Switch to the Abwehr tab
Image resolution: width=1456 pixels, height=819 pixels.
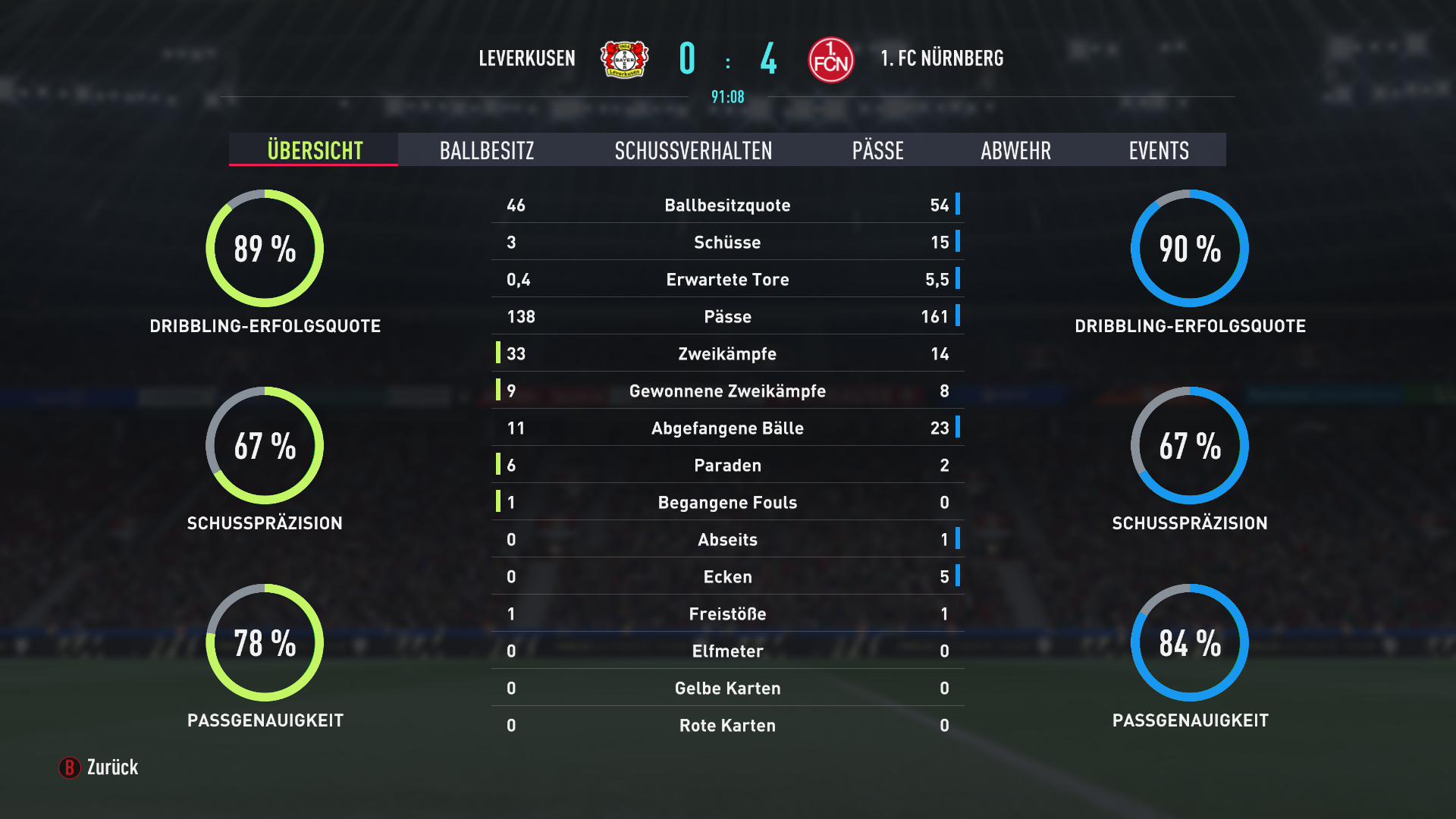pyautogui.click(x=1015, y=150)
